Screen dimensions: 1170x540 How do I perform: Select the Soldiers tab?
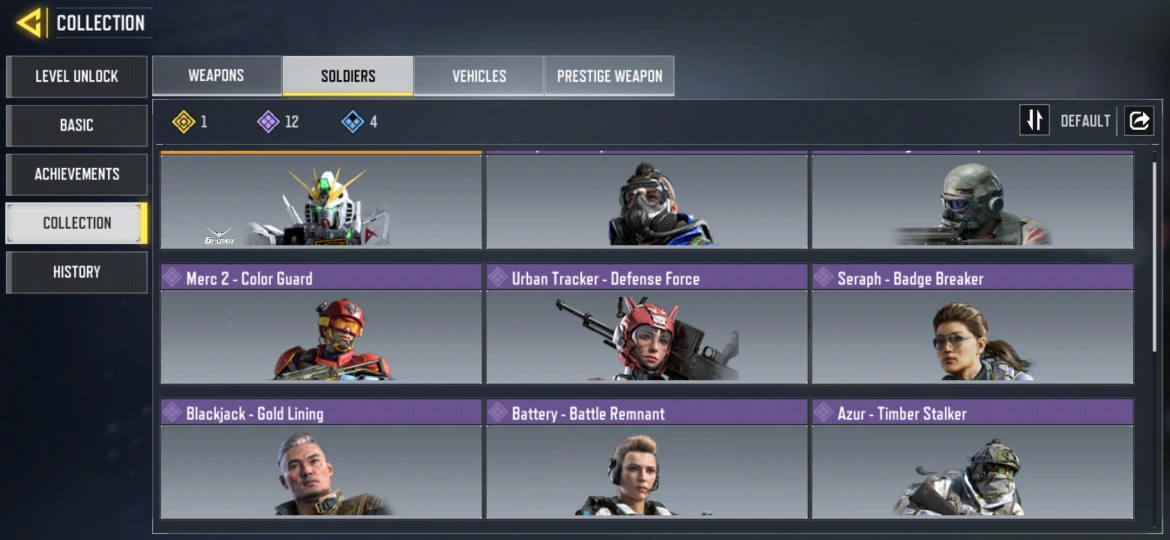tap(348, 76)
